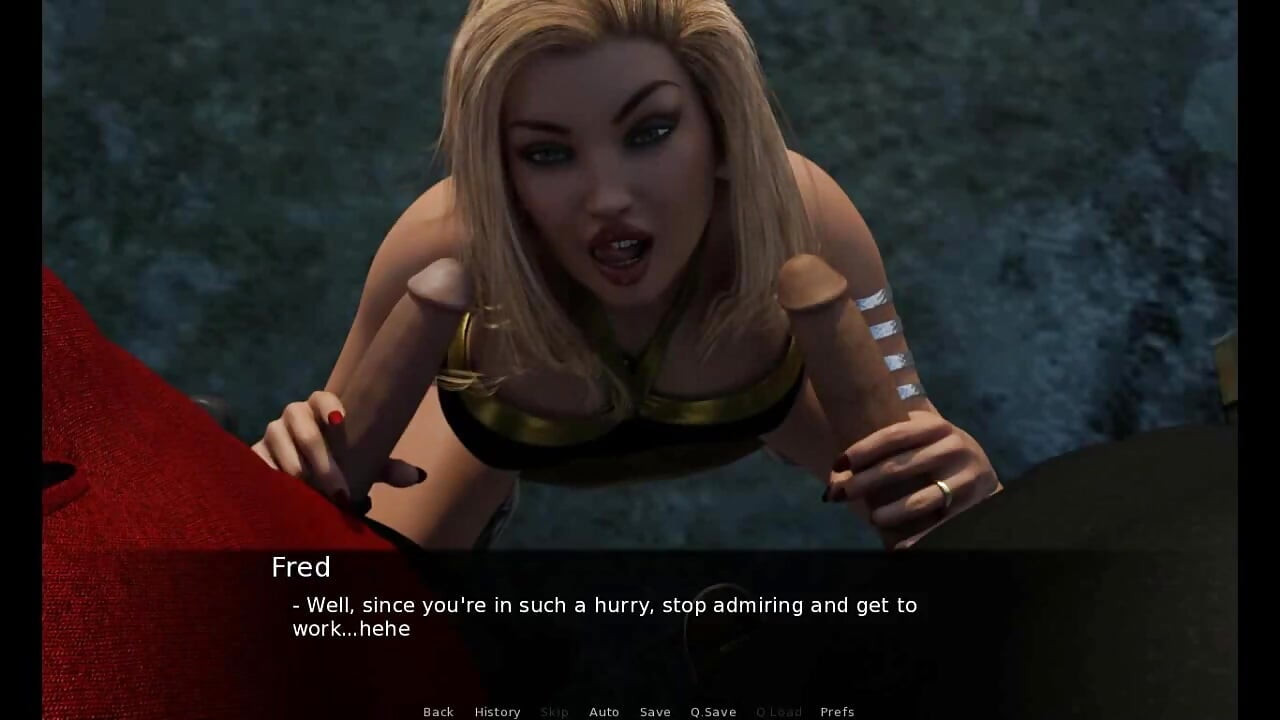Viewport: 1280px width, 720px height.
Task: Click Fred's name label above the dialogue
Action: tap(300, 568)
